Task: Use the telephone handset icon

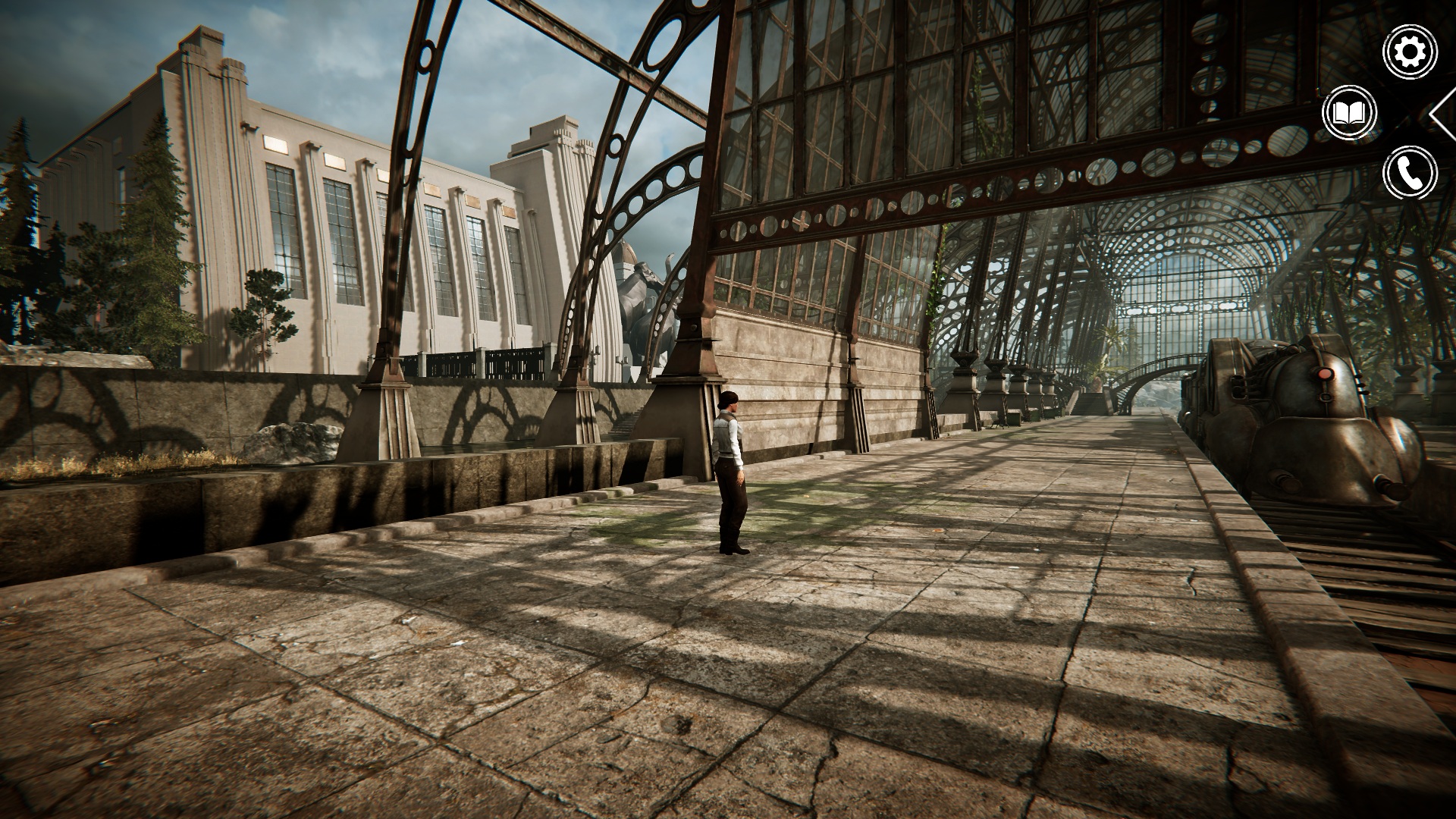Action: (x=1410, y=174)
